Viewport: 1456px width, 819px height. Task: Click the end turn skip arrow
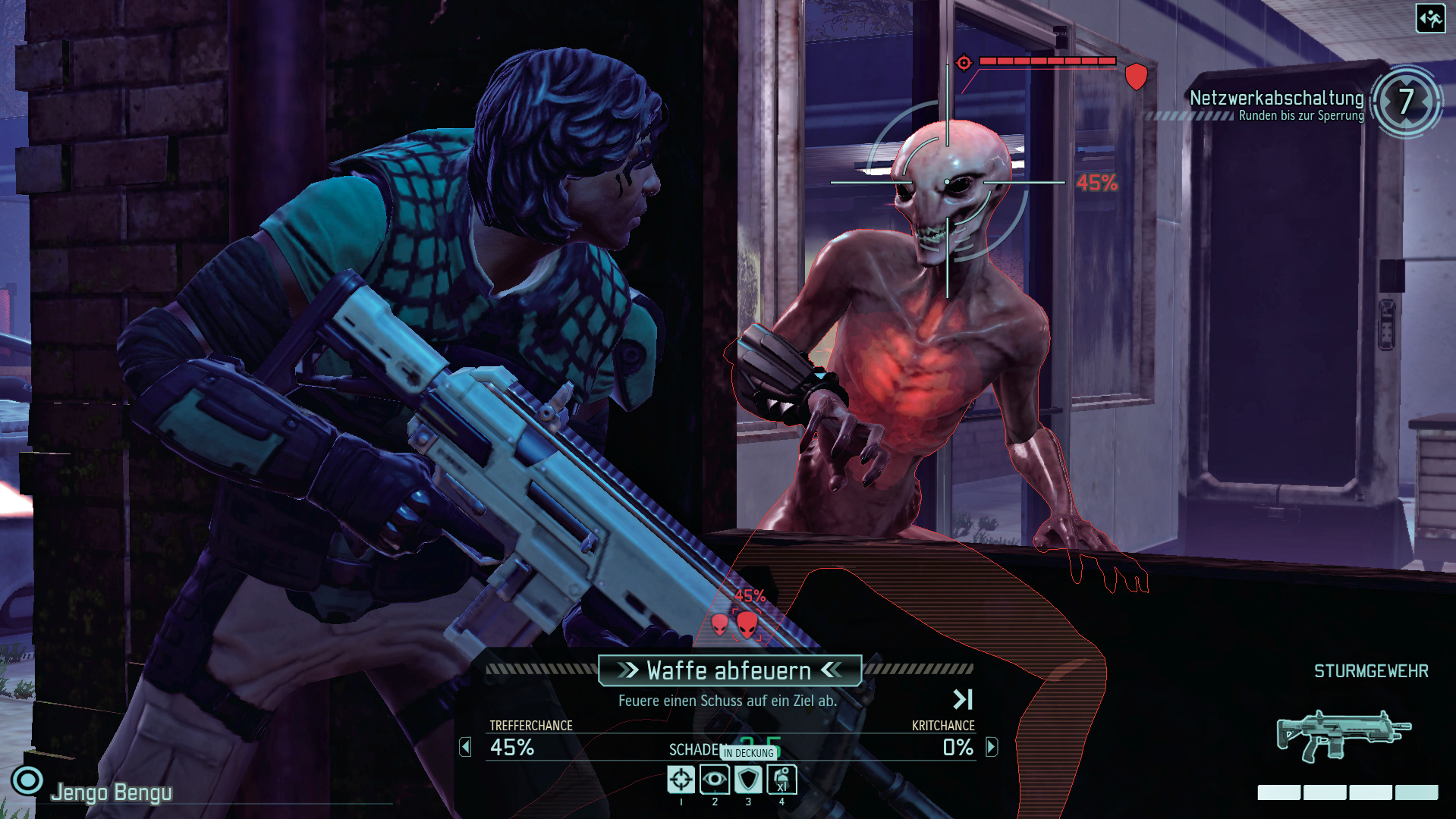[x=962, y=698]
